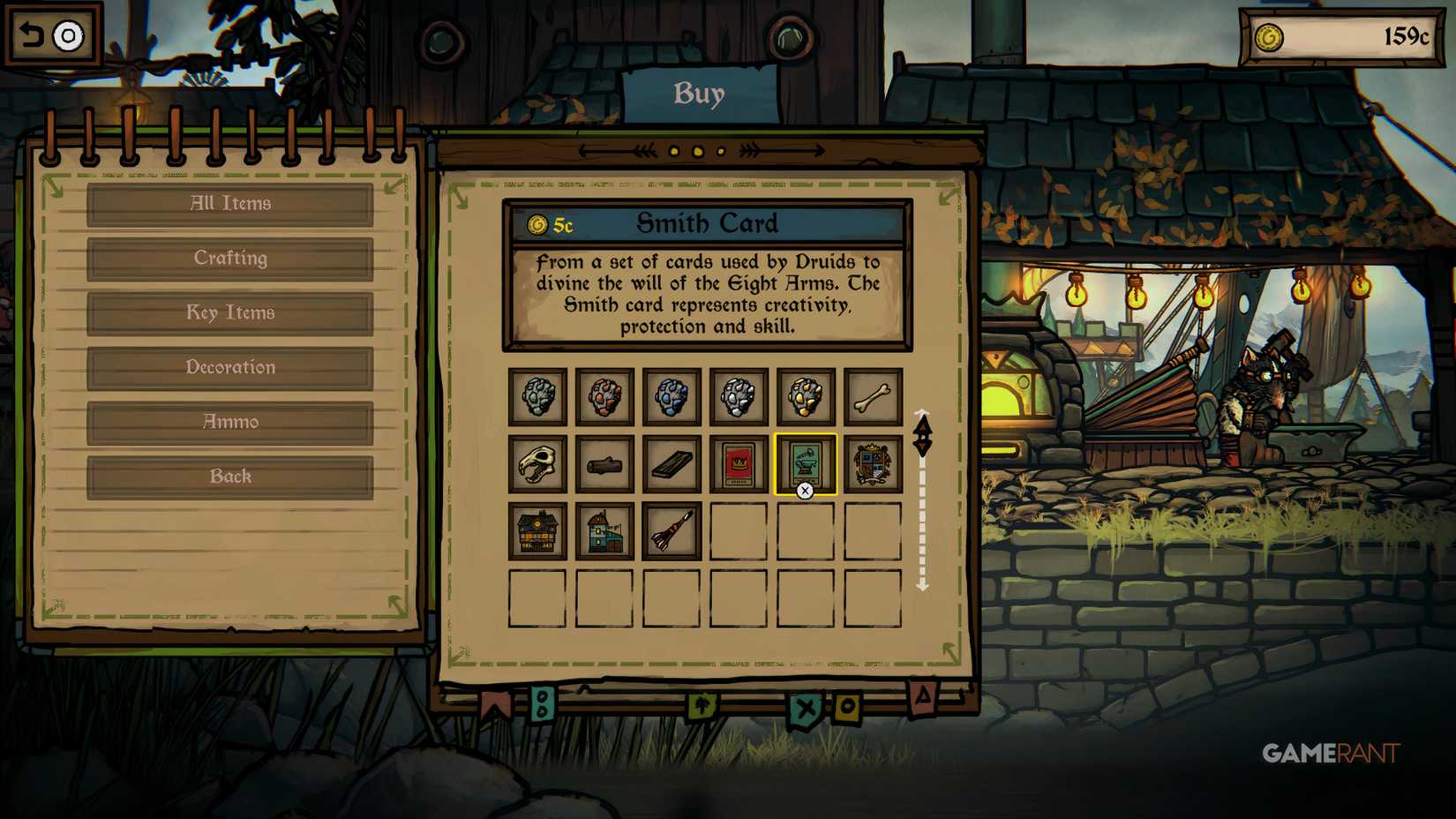Open the Crafting category
This screenshot has height=819, width=1456.
[229, 258]
